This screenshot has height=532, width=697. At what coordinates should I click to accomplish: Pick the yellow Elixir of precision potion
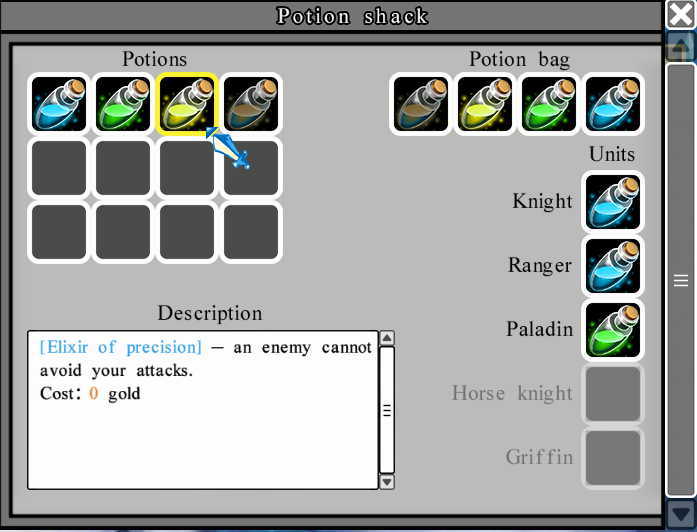(187, 104)
